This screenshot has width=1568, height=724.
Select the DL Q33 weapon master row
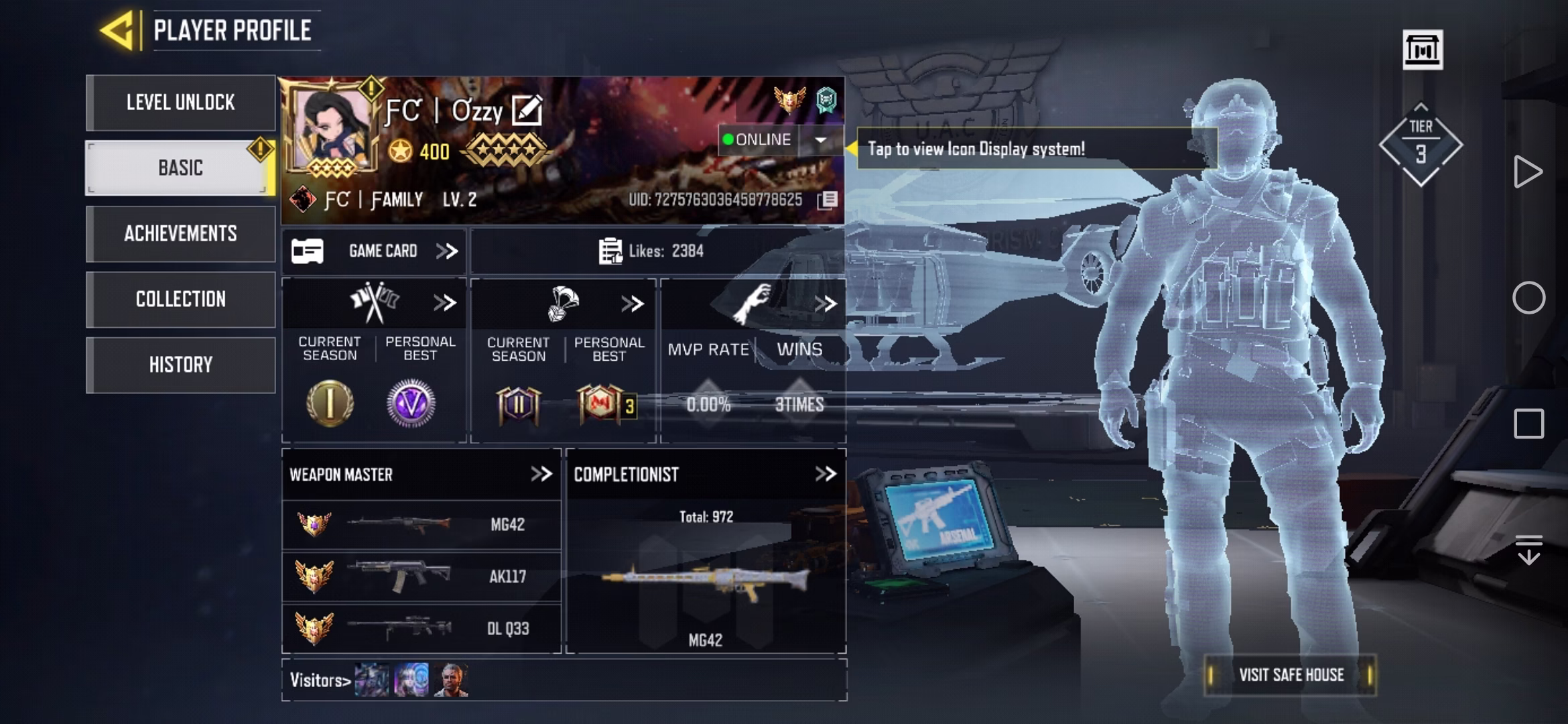tap(421, 629)
